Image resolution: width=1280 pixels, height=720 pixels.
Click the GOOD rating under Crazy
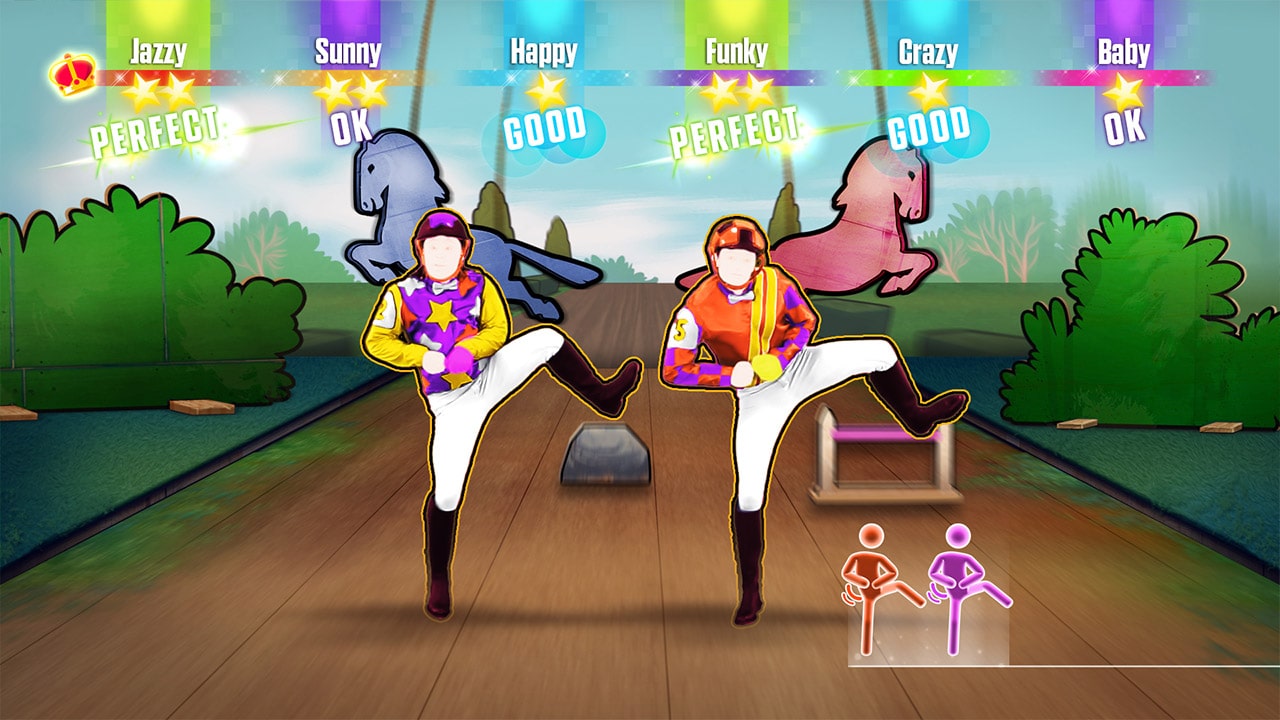(x=928, y=130)
